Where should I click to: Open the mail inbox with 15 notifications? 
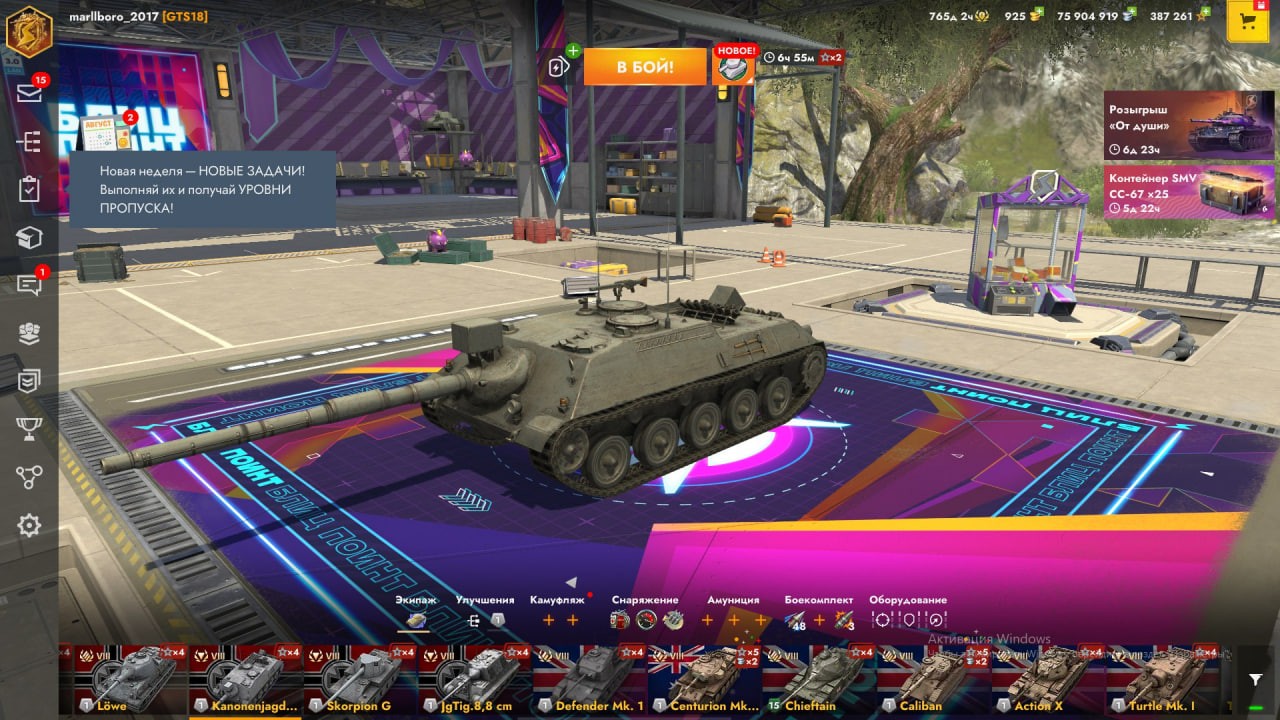[x=29, y=93]
